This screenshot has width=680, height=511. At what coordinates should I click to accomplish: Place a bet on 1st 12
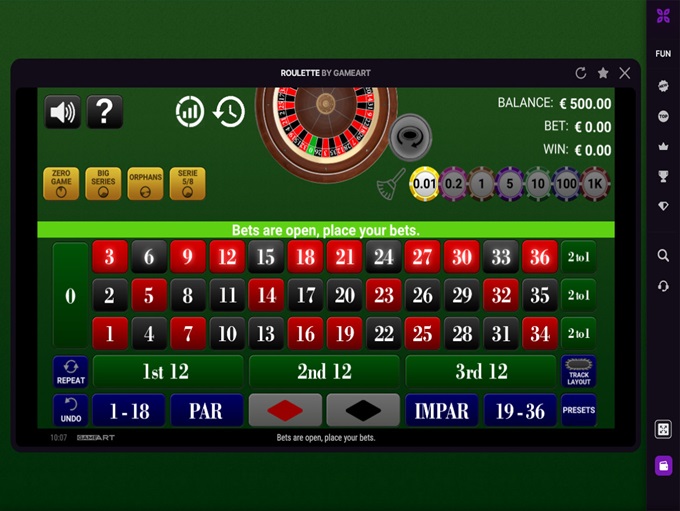166,372
